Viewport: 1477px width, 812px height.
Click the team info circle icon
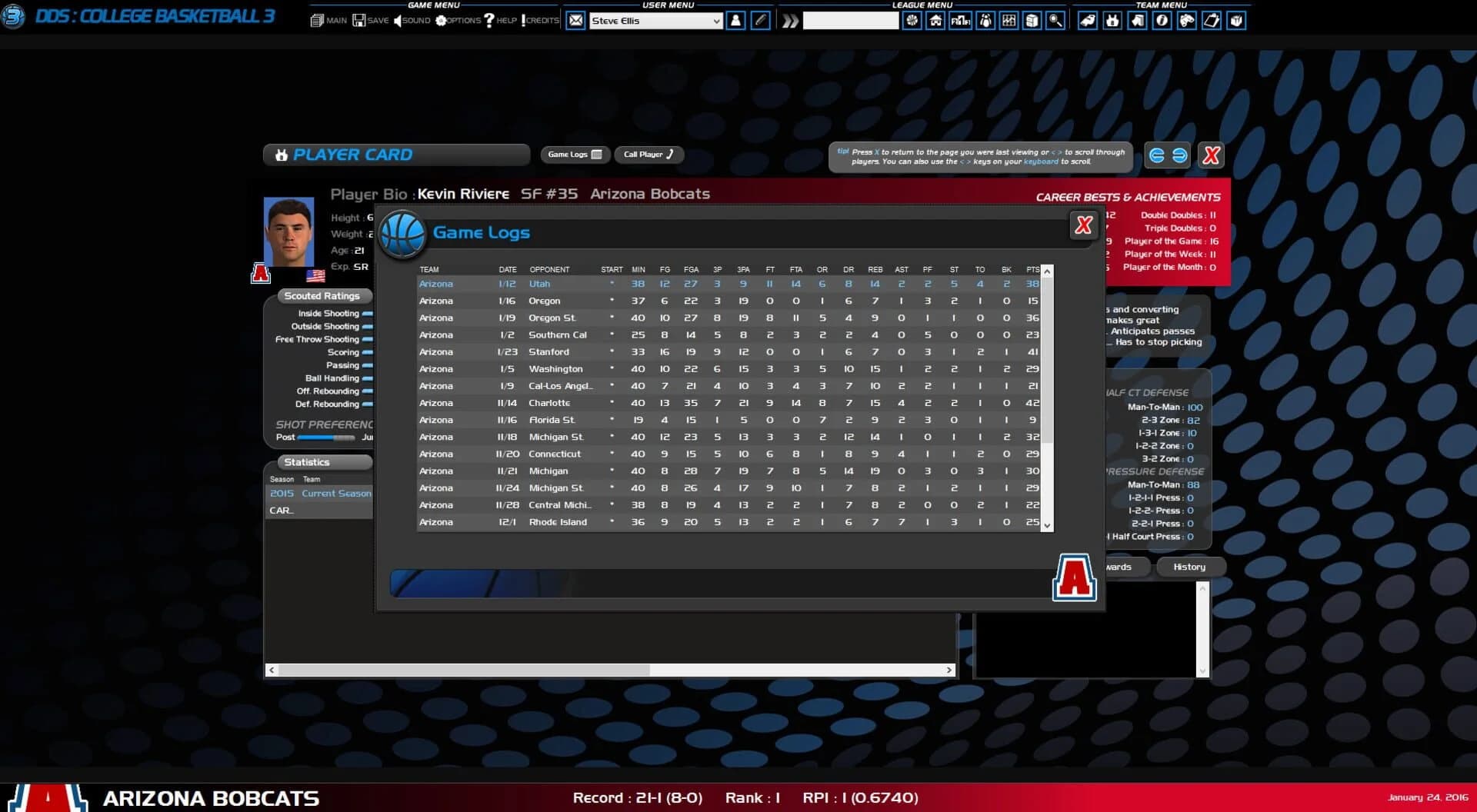point(1161,21)
